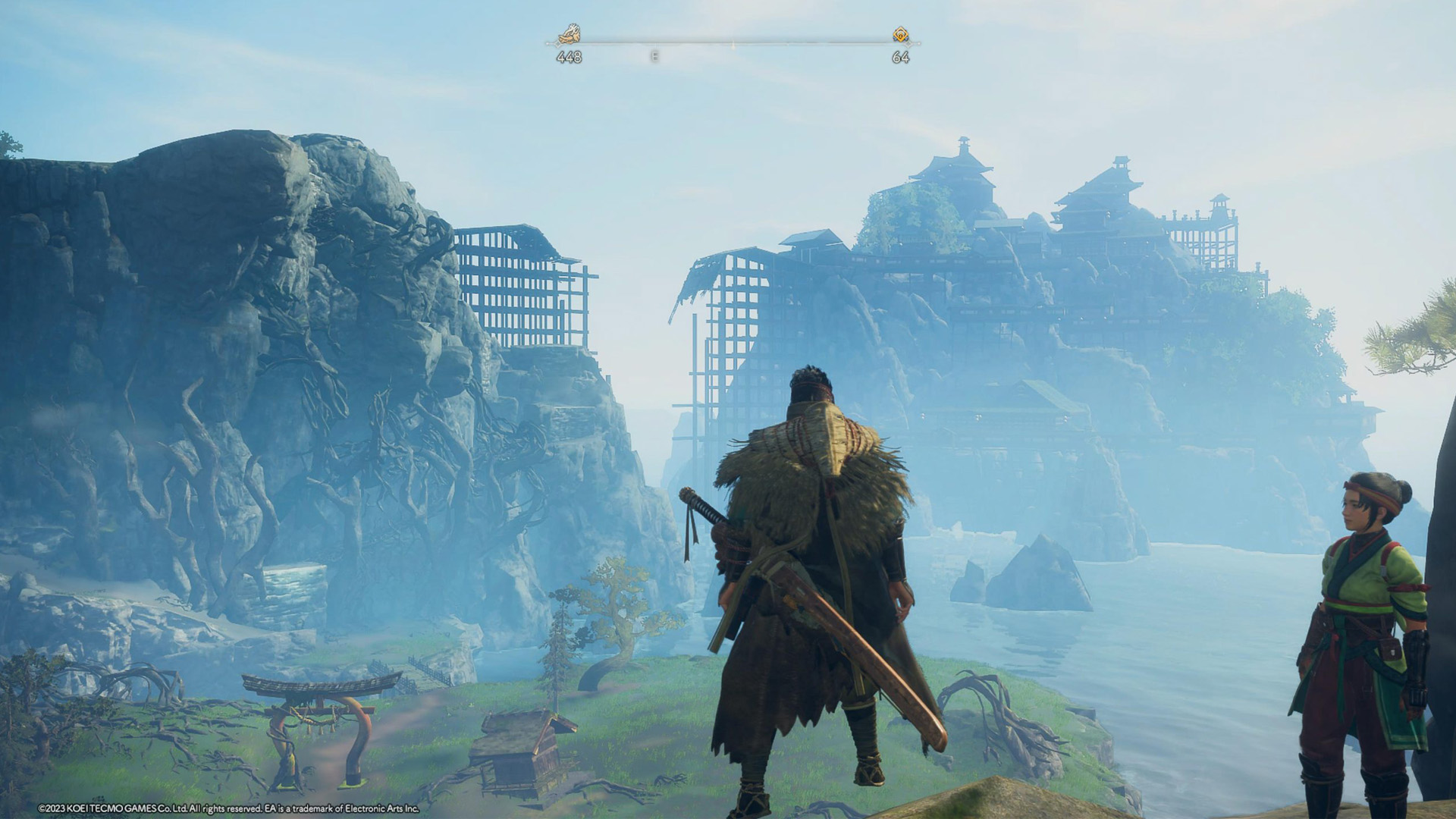The height and width of the screenshot is (819, 1456).
Task: Click the compass bar's East indicator
Action: [x=654, y=56]
